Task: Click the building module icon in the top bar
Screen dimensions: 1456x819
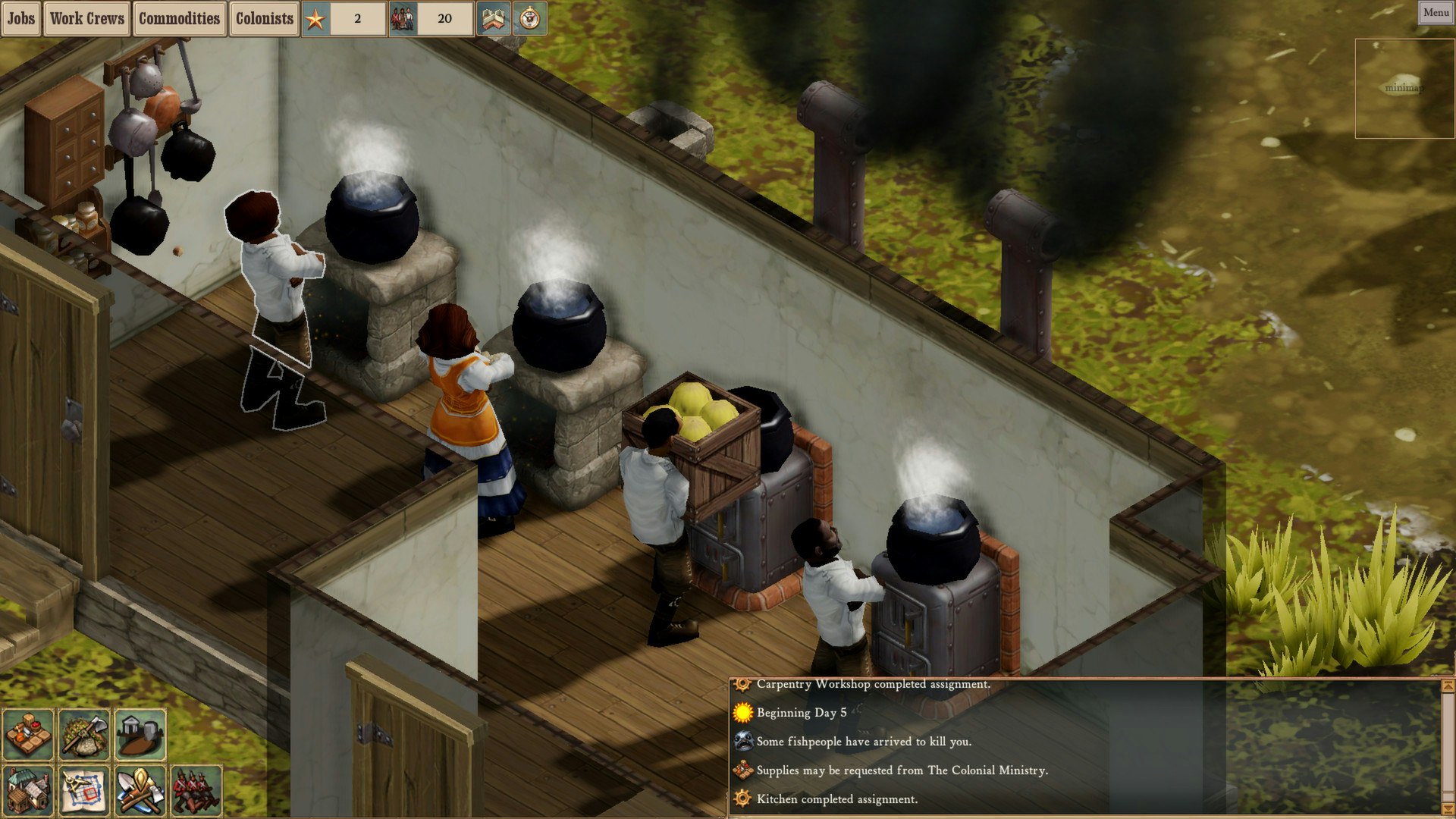Action: coord(494,19)
